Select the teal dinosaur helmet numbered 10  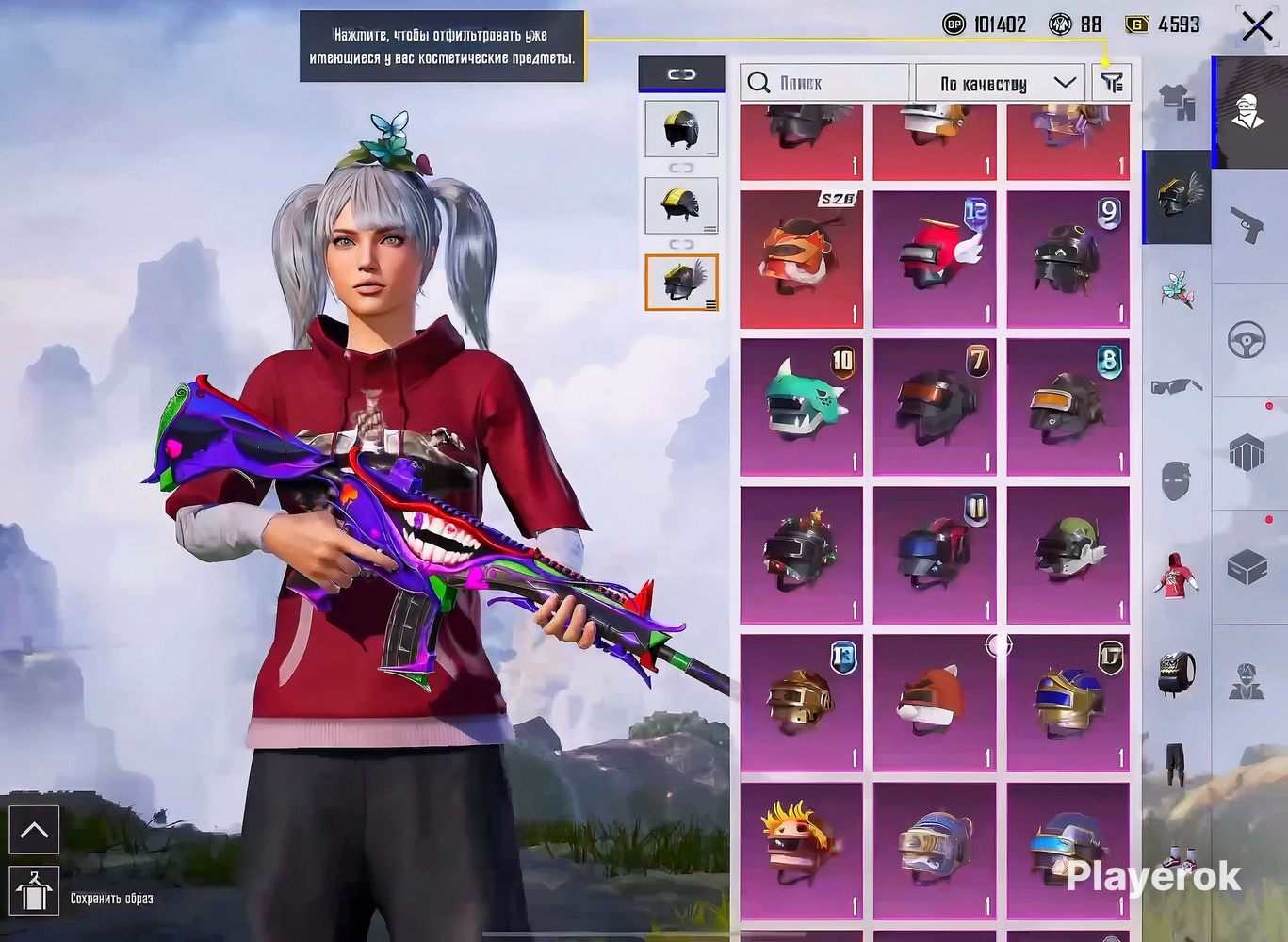(x=801, y=407)
